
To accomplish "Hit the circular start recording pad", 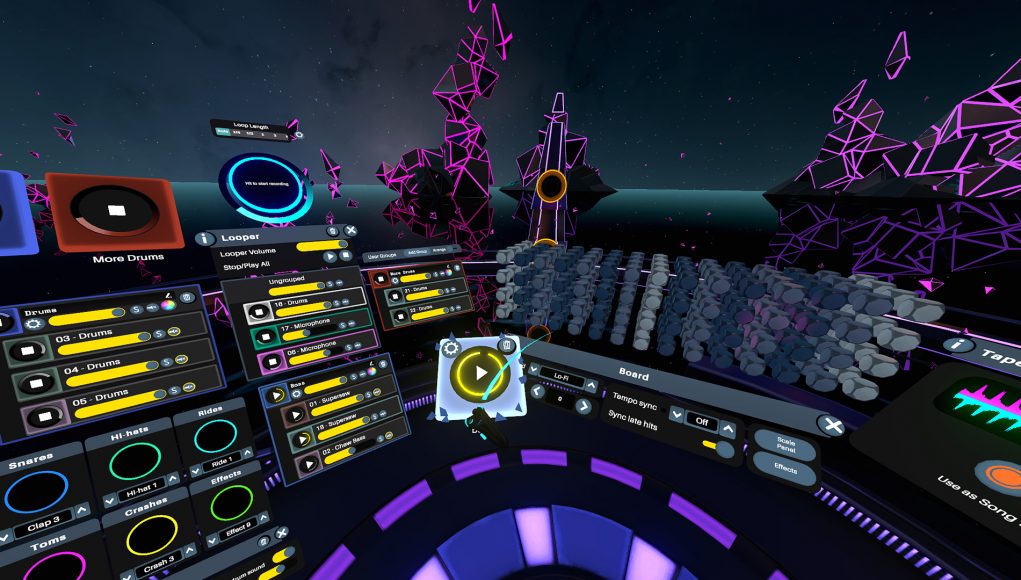I will tap(266, 185).
